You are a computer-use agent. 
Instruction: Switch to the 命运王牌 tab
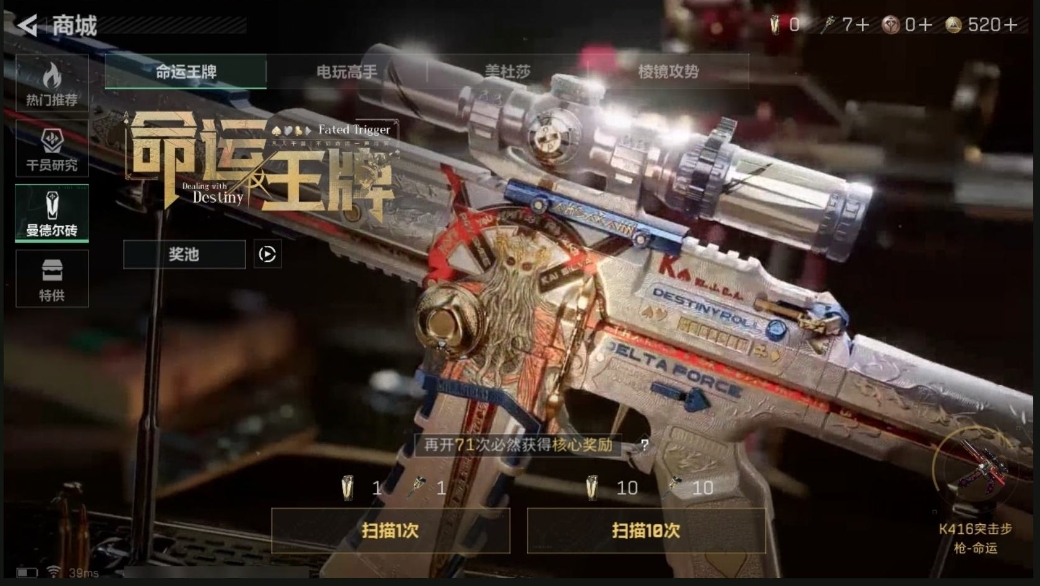(x=186, y=72)
